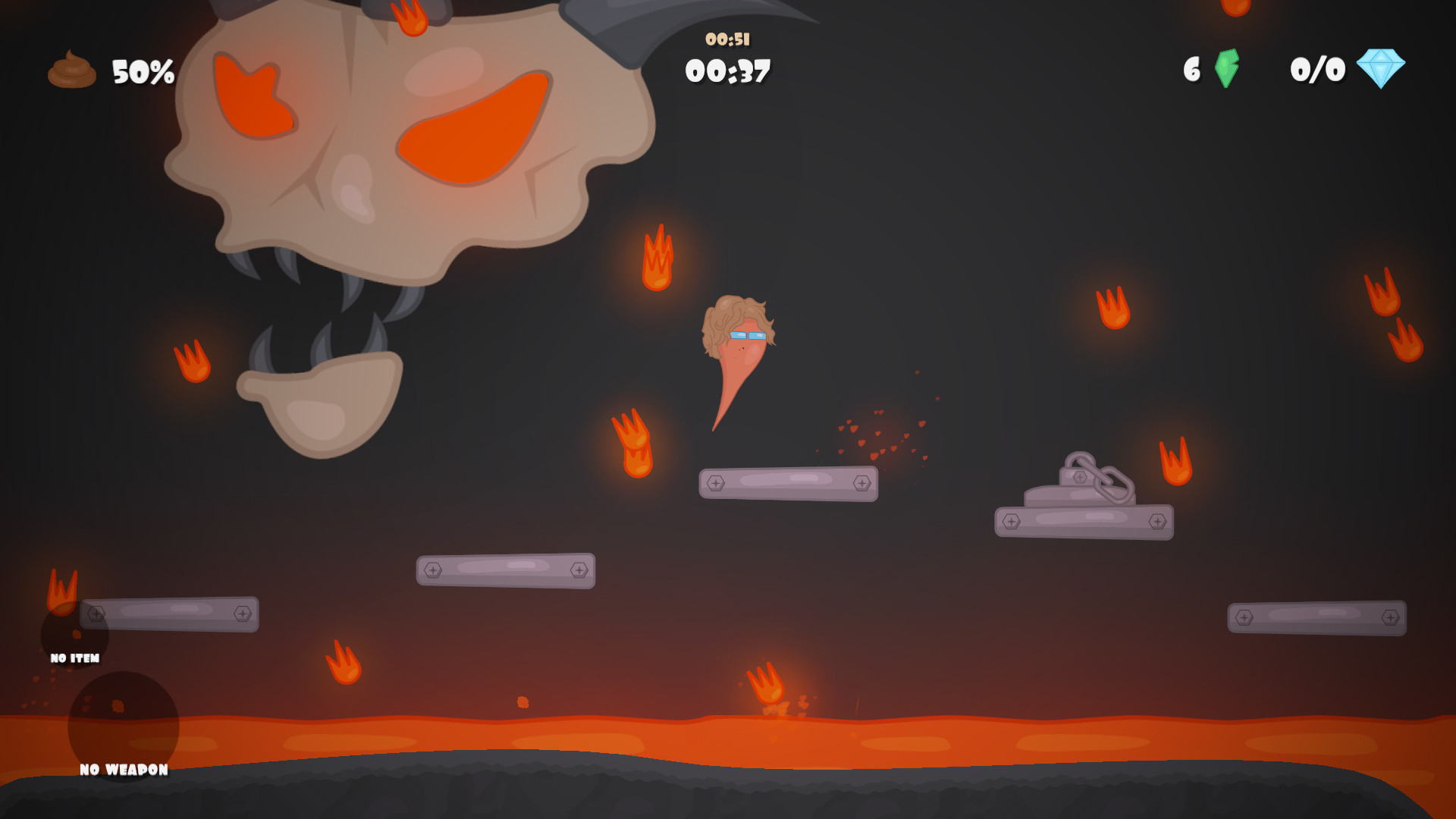Click the demon skull's orange eye
Image resolution: width=1456 pixels, height=819 pixels.
470,125
